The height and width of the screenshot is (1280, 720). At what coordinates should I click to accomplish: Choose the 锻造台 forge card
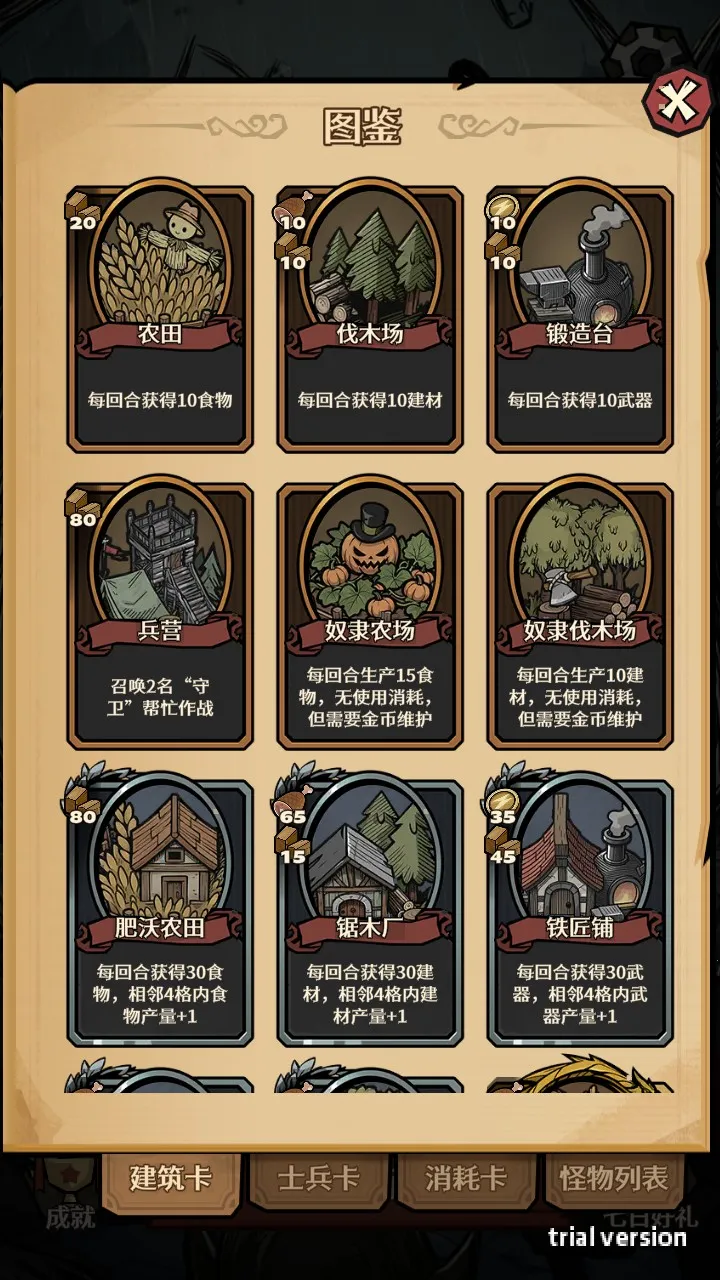pos(580,318)
